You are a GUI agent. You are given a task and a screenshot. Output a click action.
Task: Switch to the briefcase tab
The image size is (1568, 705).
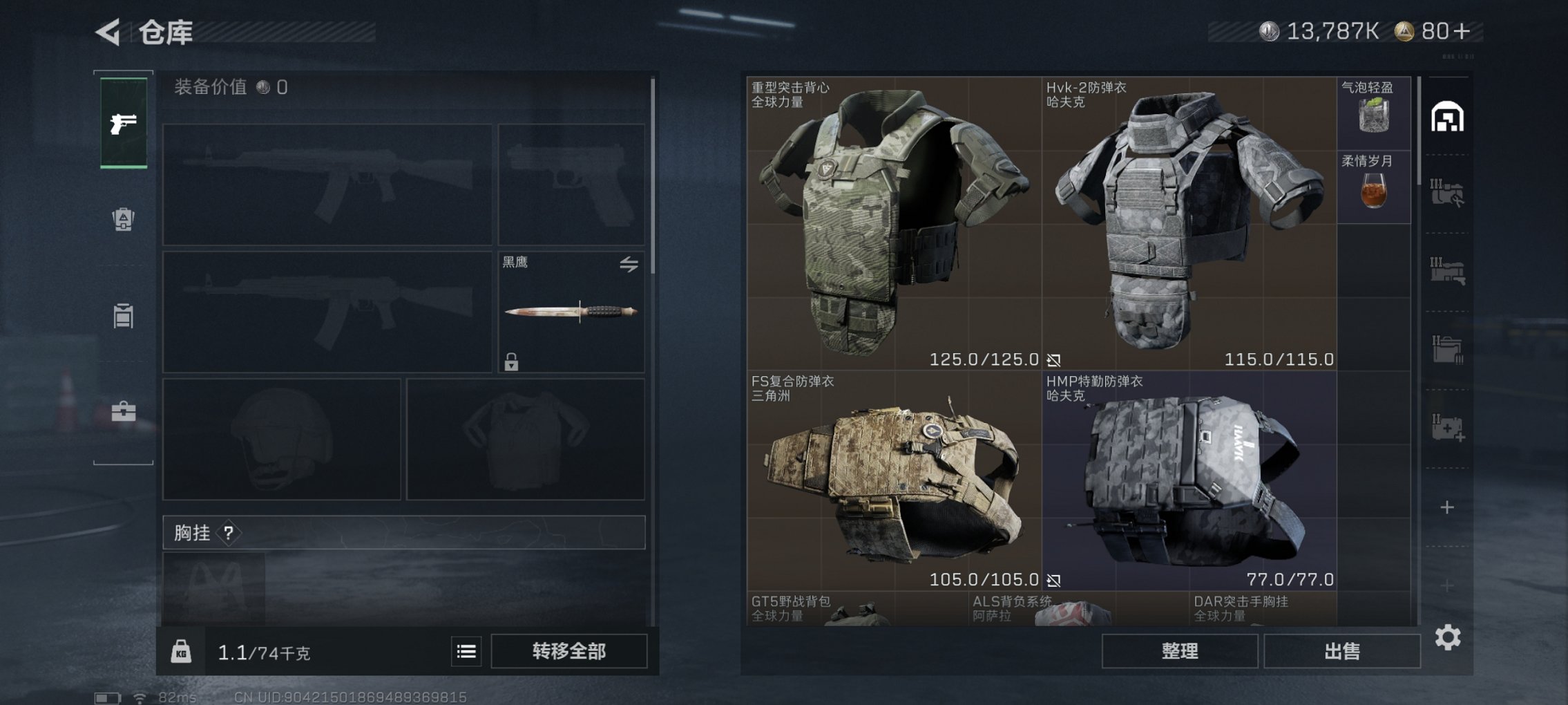[x=124, y=411]
